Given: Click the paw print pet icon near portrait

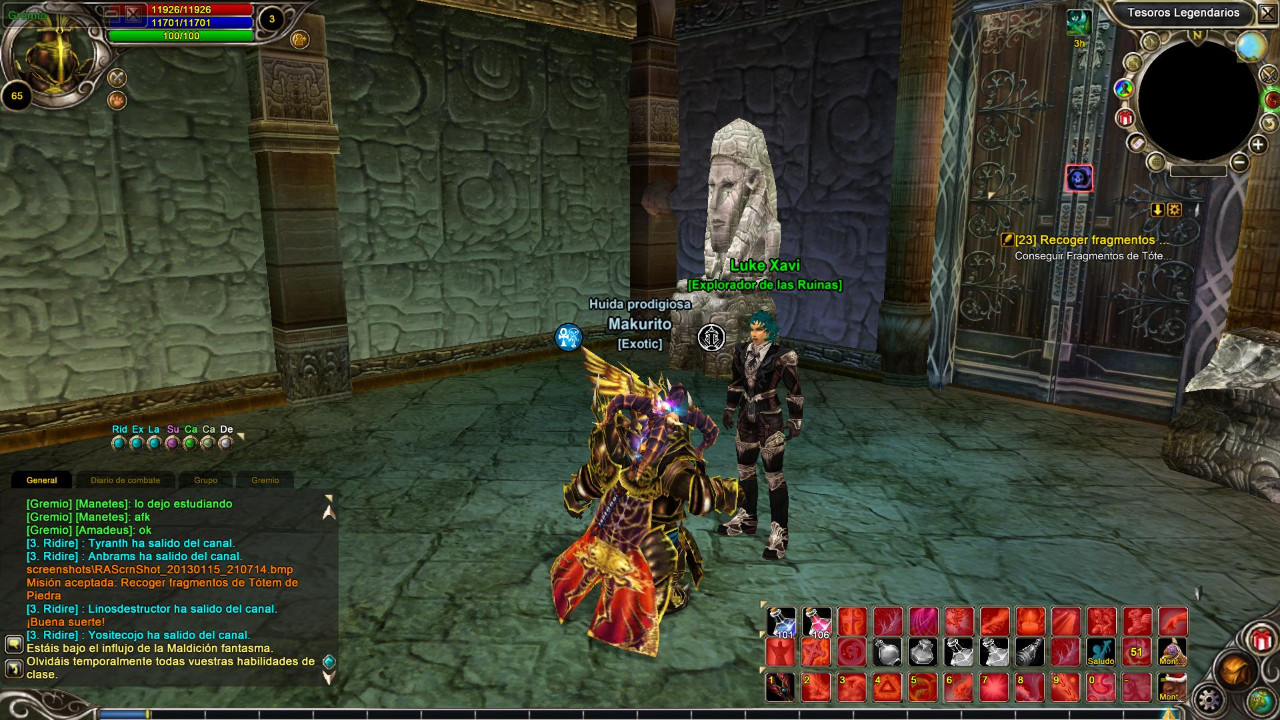Looking at the screenshot, I should click(x=117, y=100).
